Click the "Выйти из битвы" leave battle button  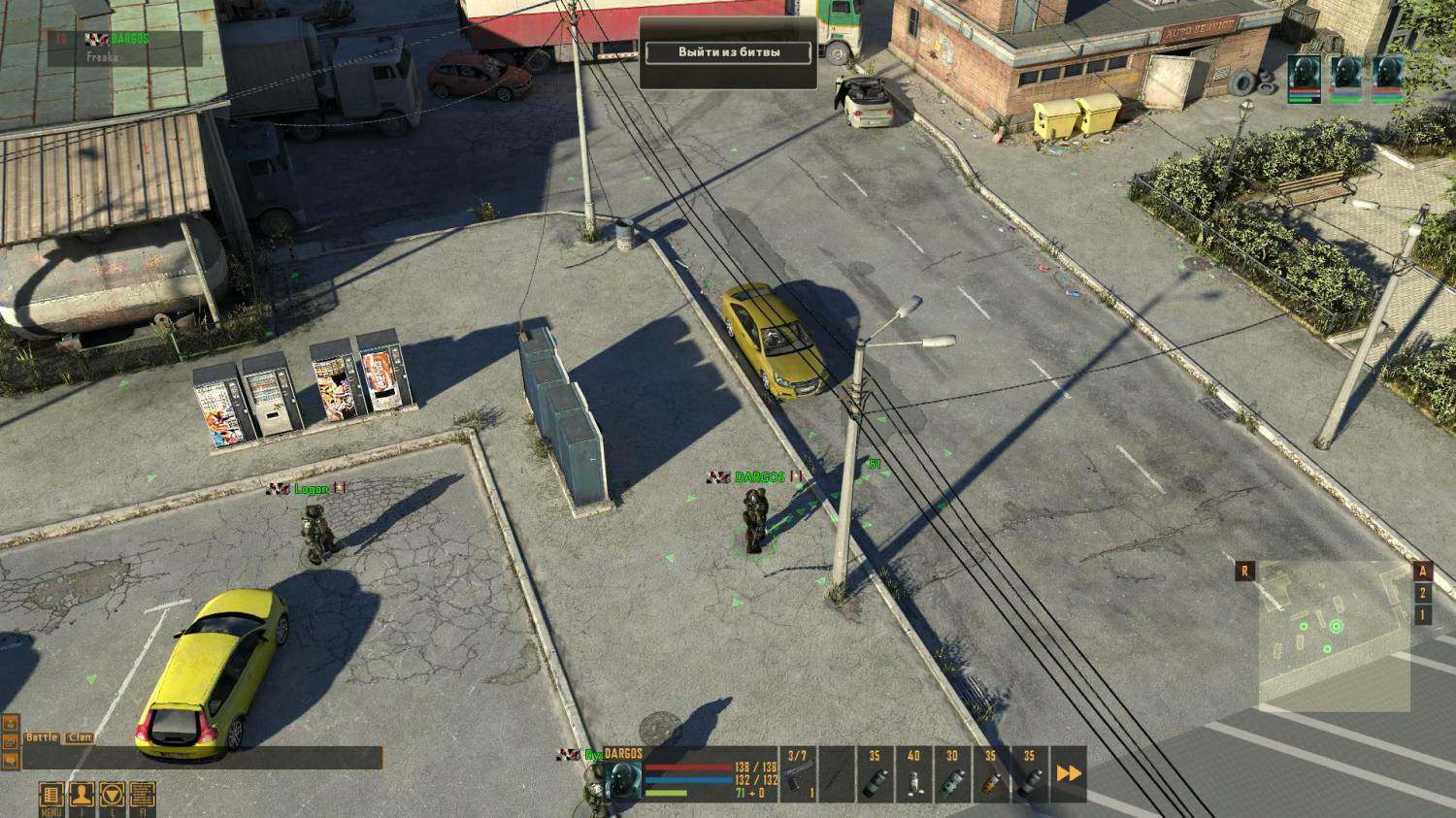coord(728,52)
